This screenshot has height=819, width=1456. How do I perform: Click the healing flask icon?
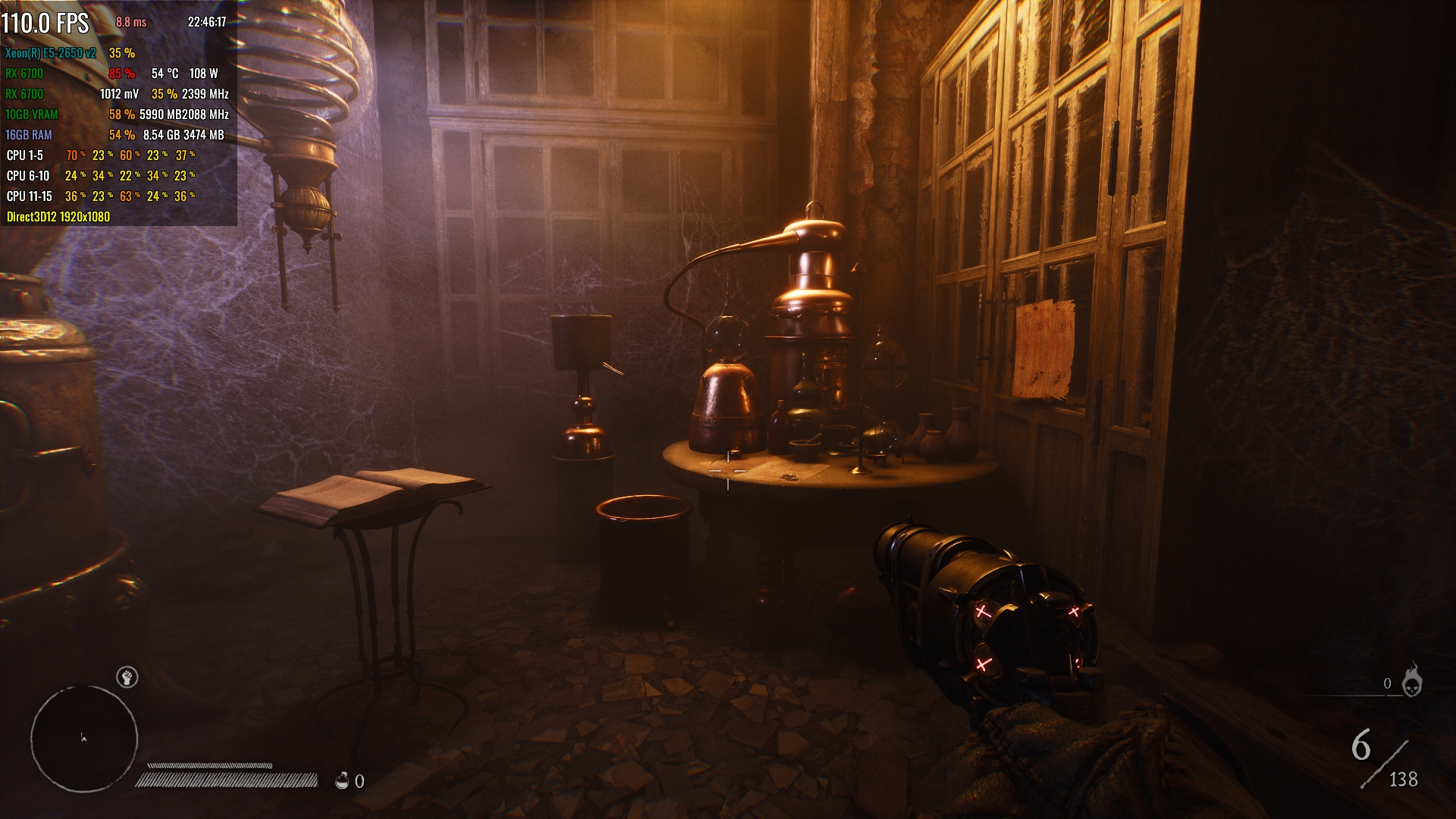[342, 780]
